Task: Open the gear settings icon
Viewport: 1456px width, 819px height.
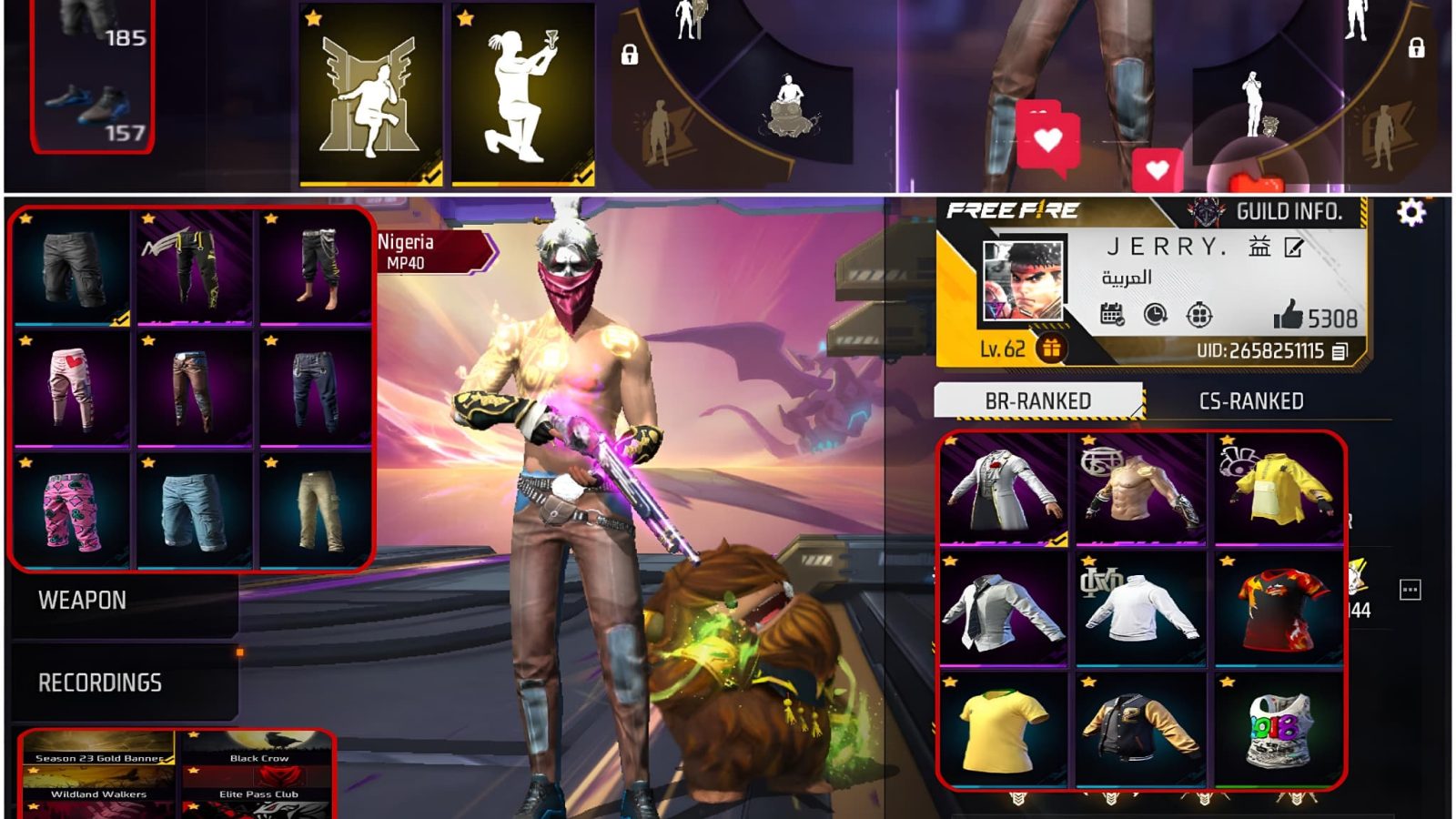Action: click(1410, 213)
